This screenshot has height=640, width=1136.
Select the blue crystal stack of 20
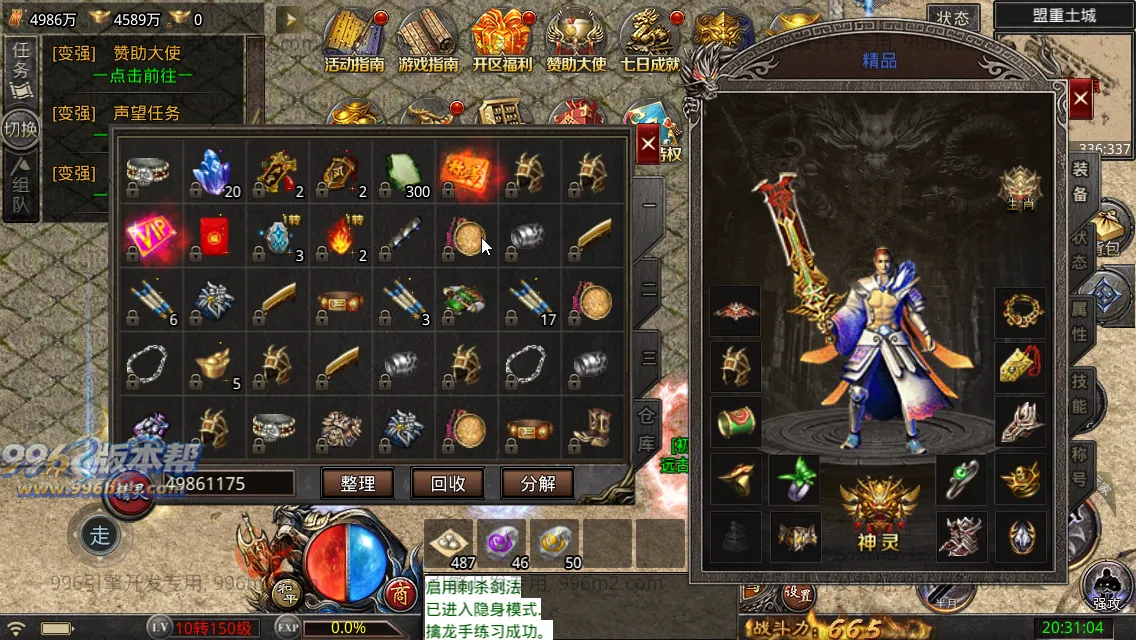212,173
